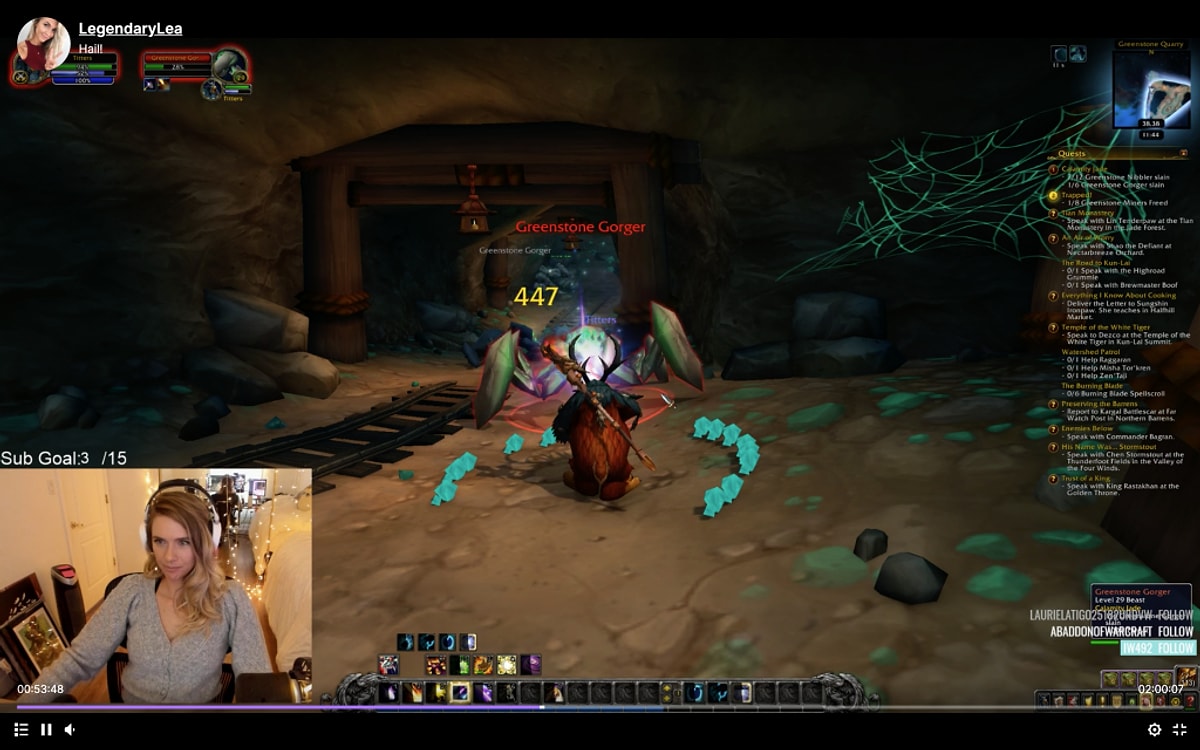Select the Trapped! quest in tracker
1200x750 pixels.
tap(1077, 194)
